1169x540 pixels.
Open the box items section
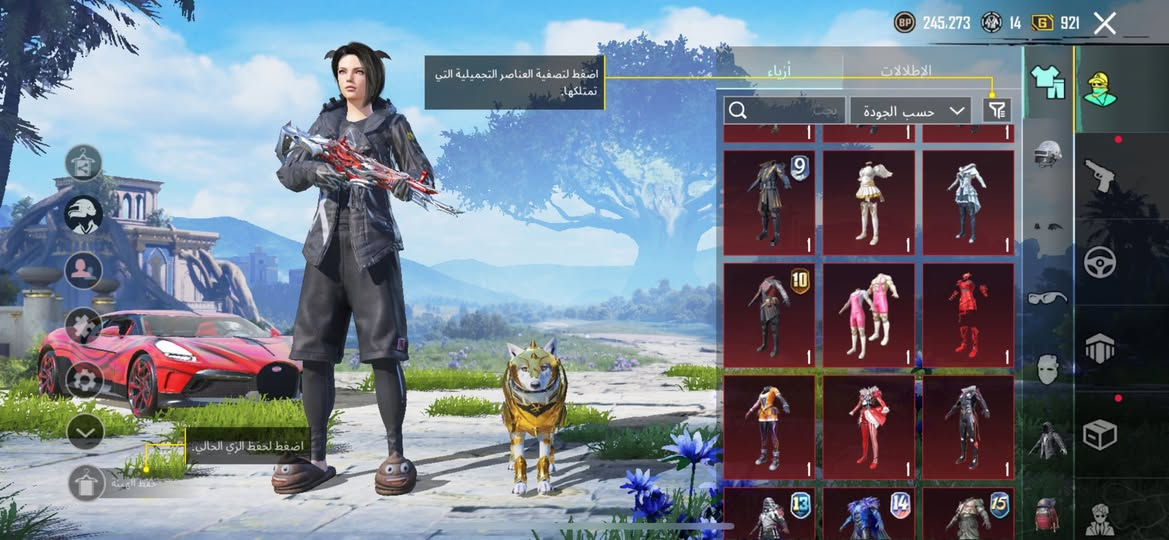[x=1100, y=434]
